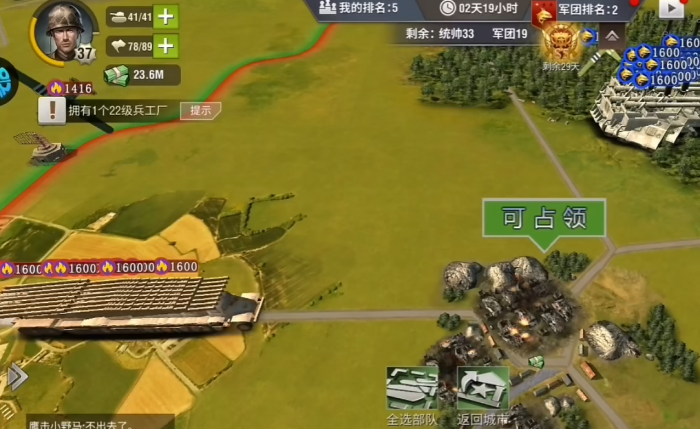The height and width of the screenshot is (429, 700).
Task: Open the 22级兵工厂 quest tracker
Action: pyautogui.click(x=110, y=110)
